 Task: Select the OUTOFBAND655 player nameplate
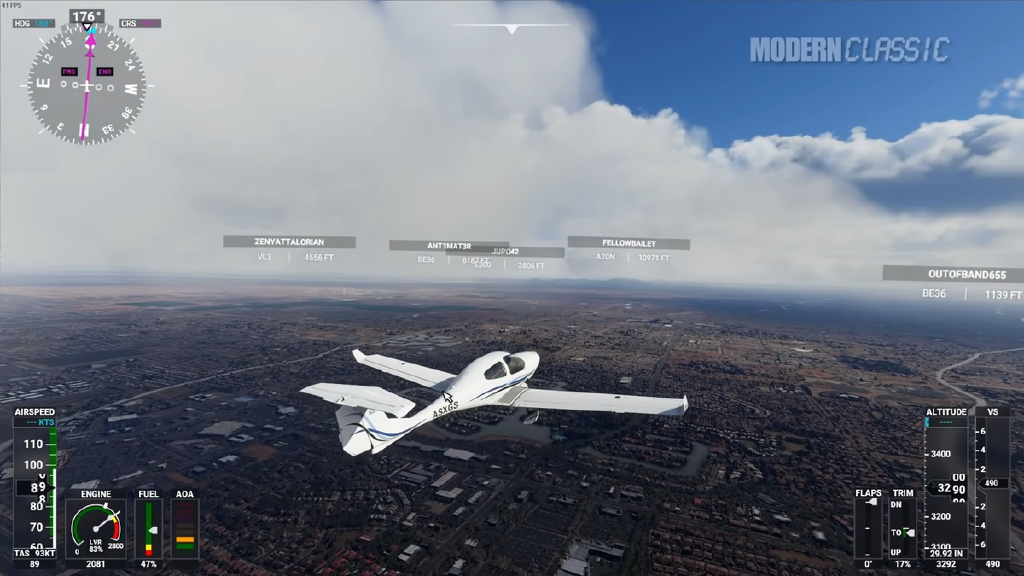pyautogui.click(x=952, y=273)
